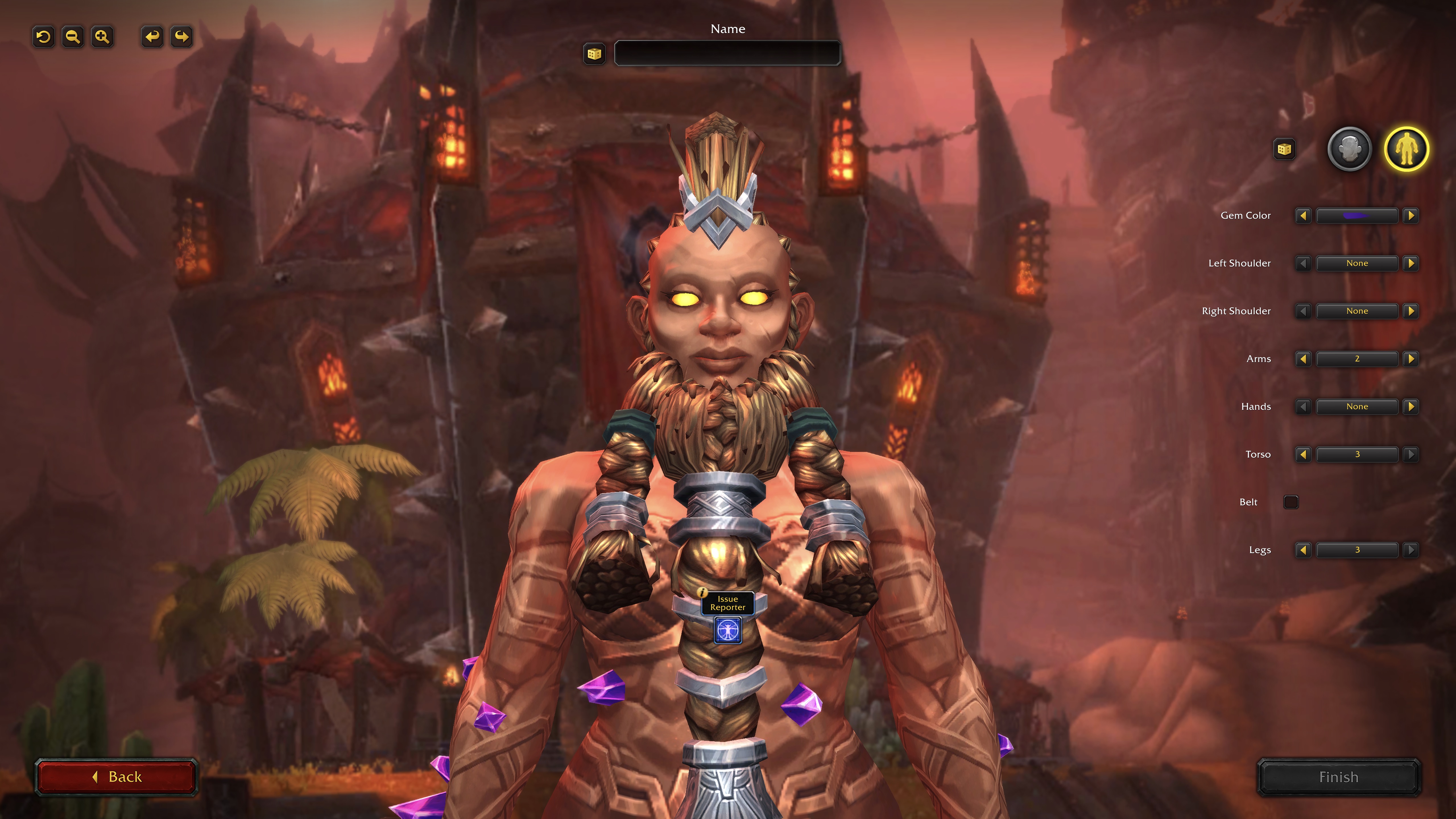Click the Back button
Screen dimensions: 1456x819
pyautogui.click(x=116, y=777)
